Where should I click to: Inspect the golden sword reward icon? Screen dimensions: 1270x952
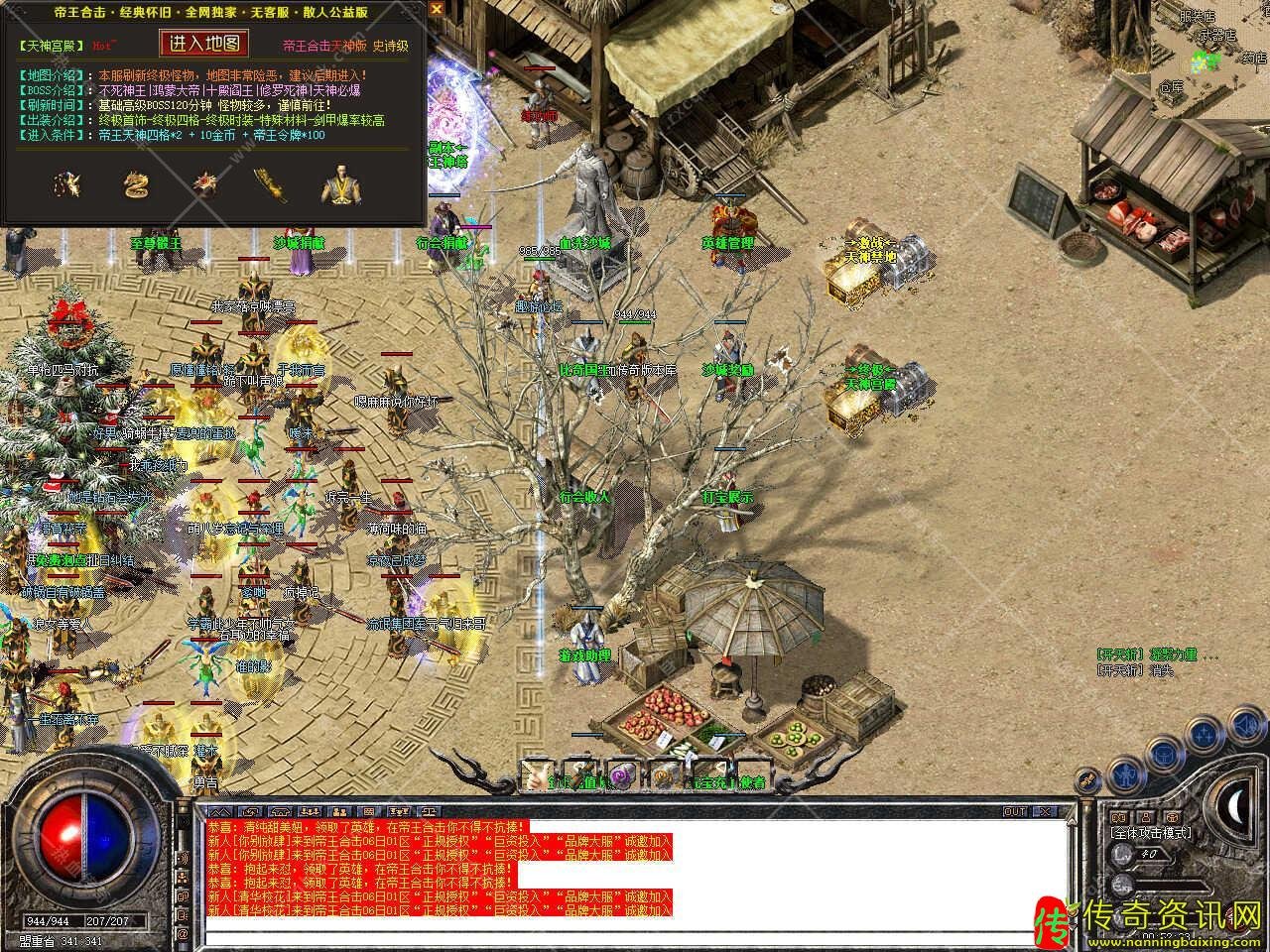tap(265, 185)
